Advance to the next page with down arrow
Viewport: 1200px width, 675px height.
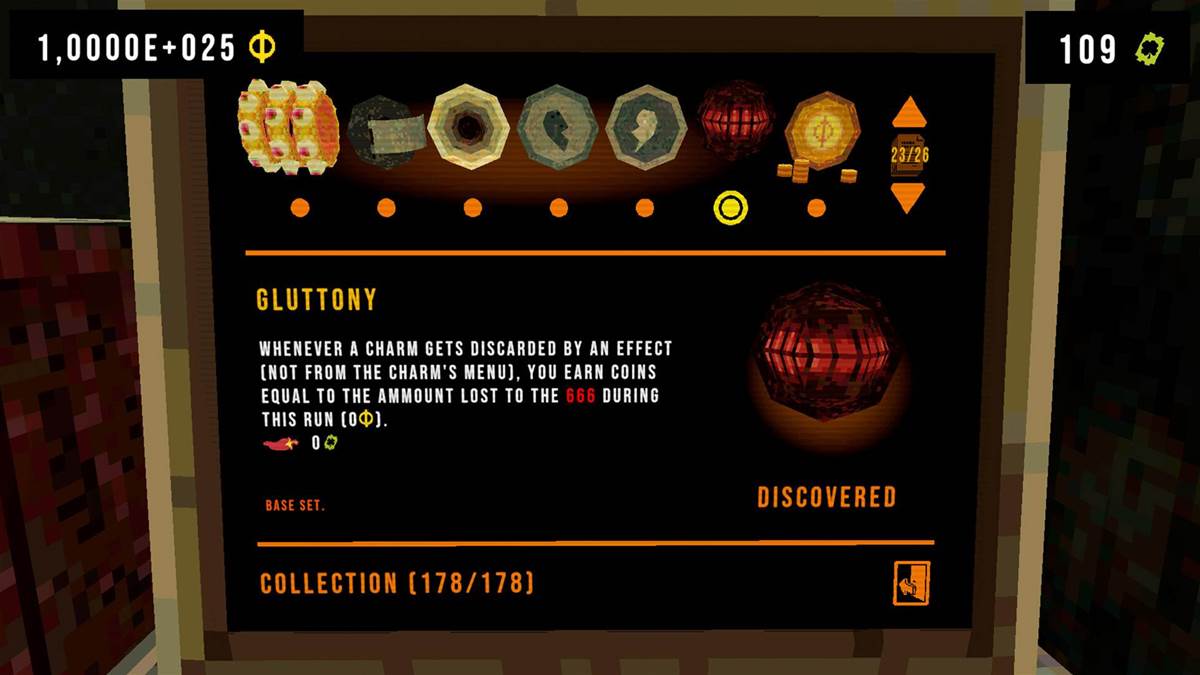[908, 196]
